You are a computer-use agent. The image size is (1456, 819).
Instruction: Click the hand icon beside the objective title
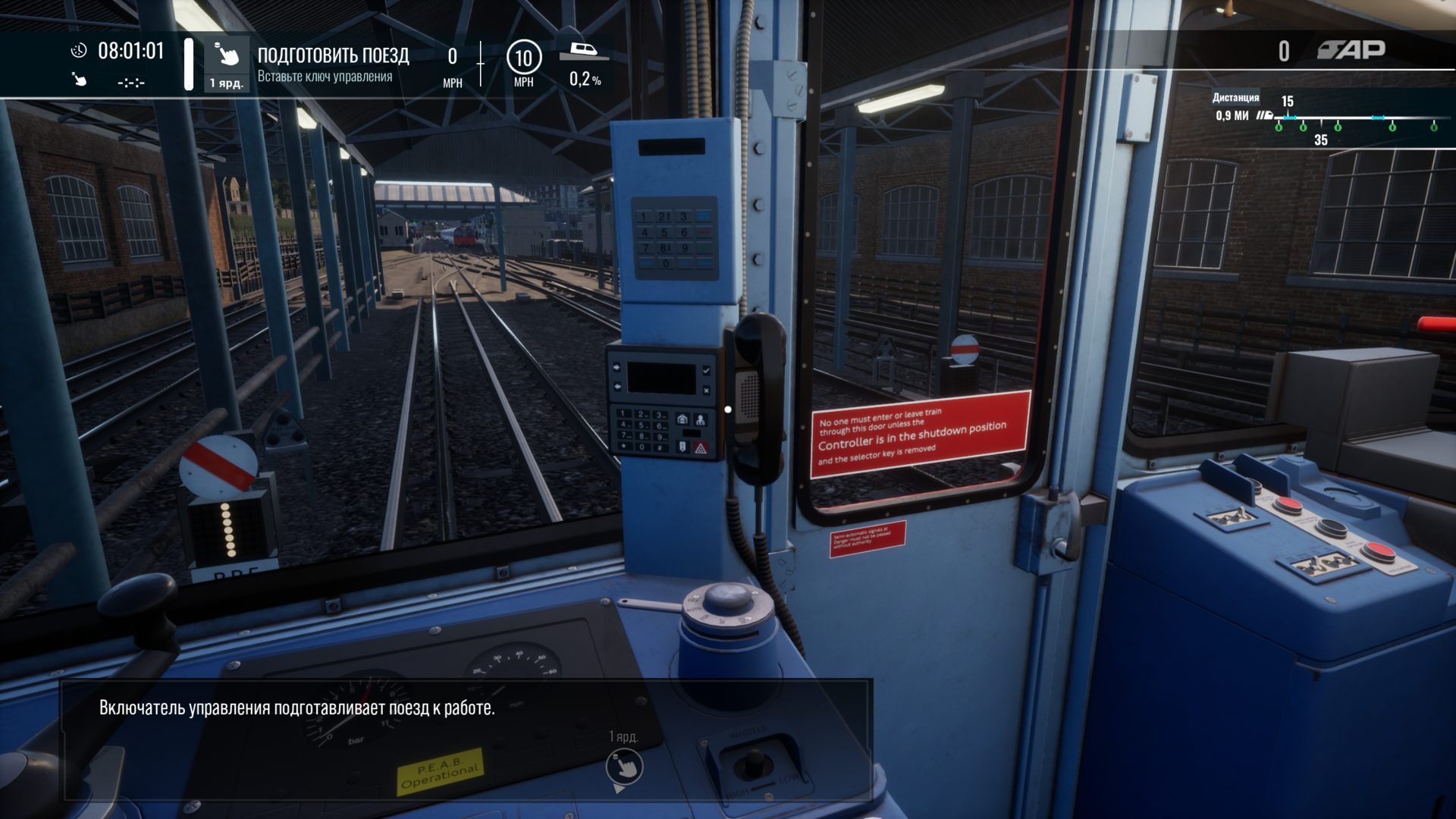(x=226, y=55)
